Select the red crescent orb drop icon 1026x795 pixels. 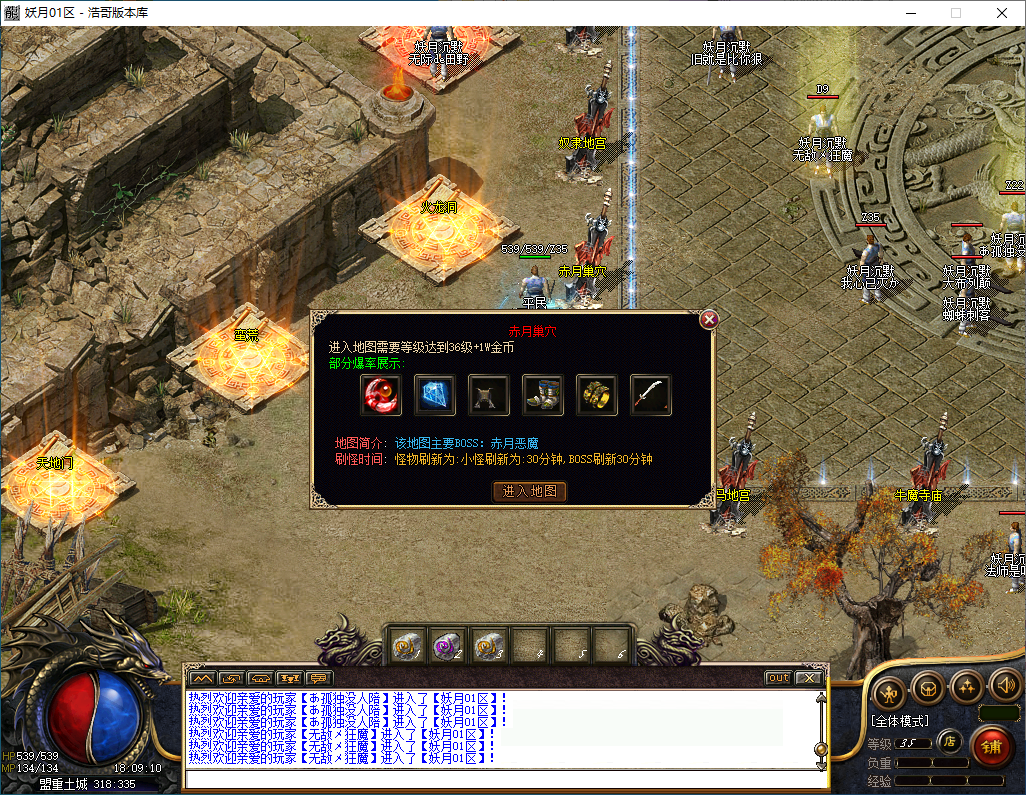click(381, 395)
